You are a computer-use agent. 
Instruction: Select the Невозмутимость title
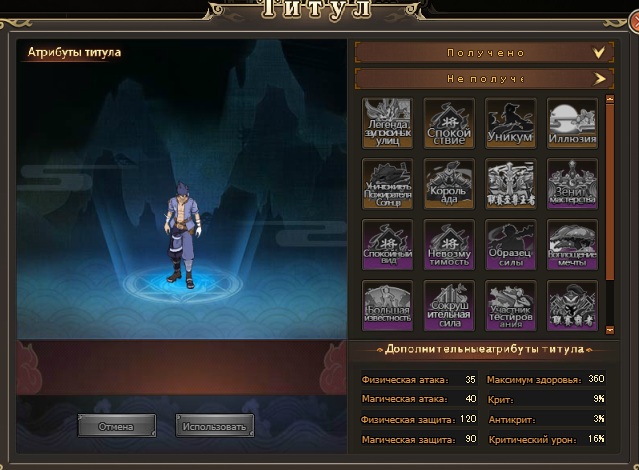tap(449, 245)
